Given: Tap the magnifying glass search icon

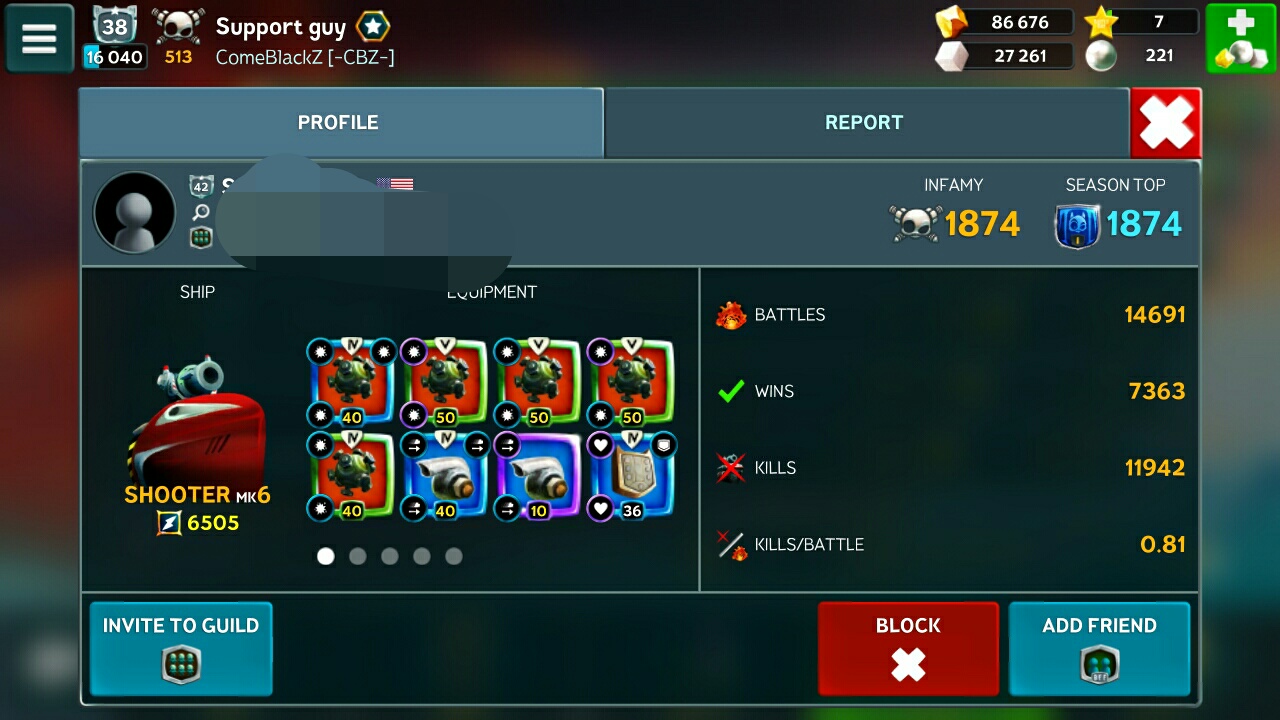Looking at the screenshot, I should click(201, 212).
